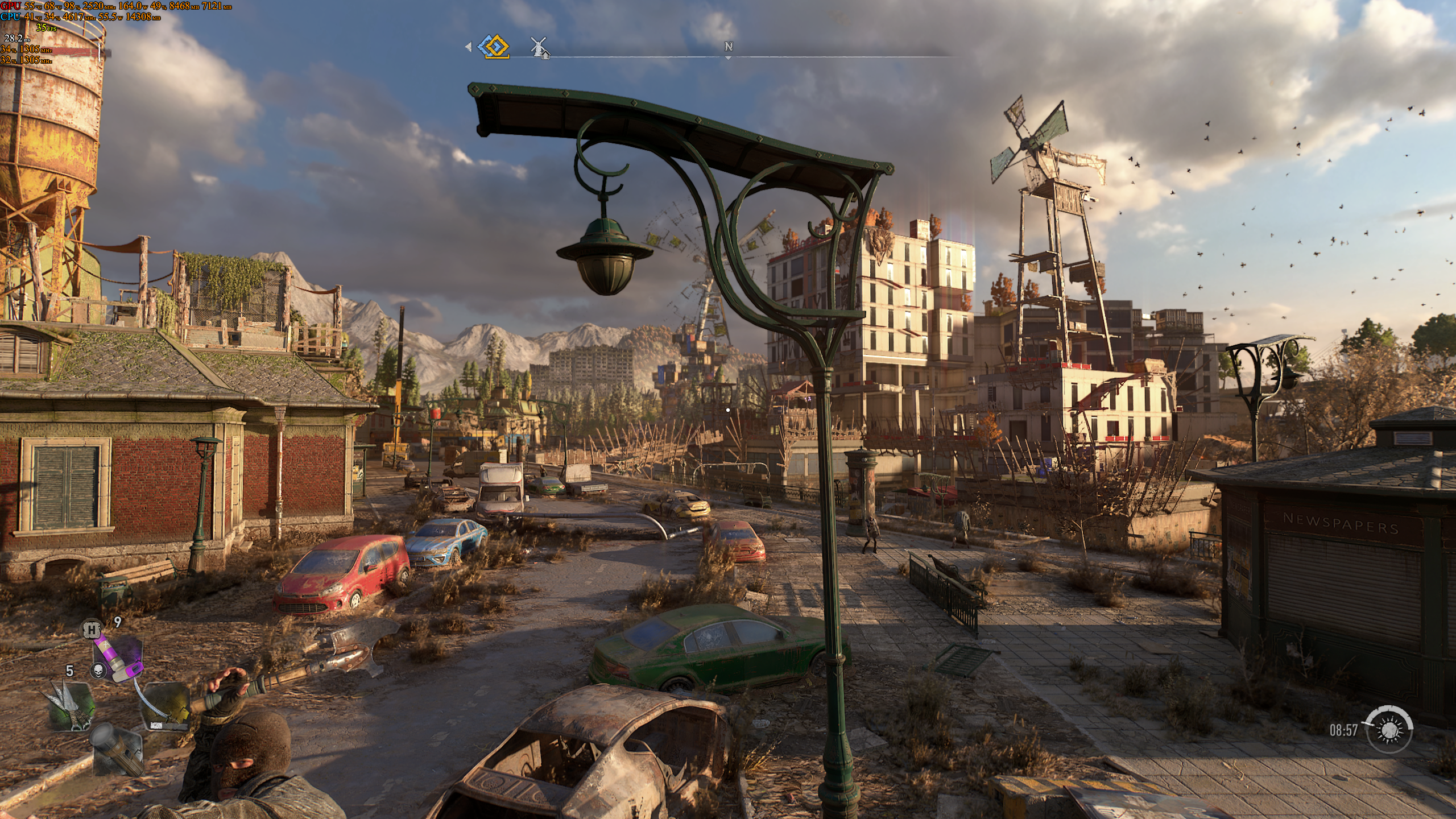This screenshot has height=819, width=1456.
Task: Click the windmill marker on the compass
Action: coord(539,47)
